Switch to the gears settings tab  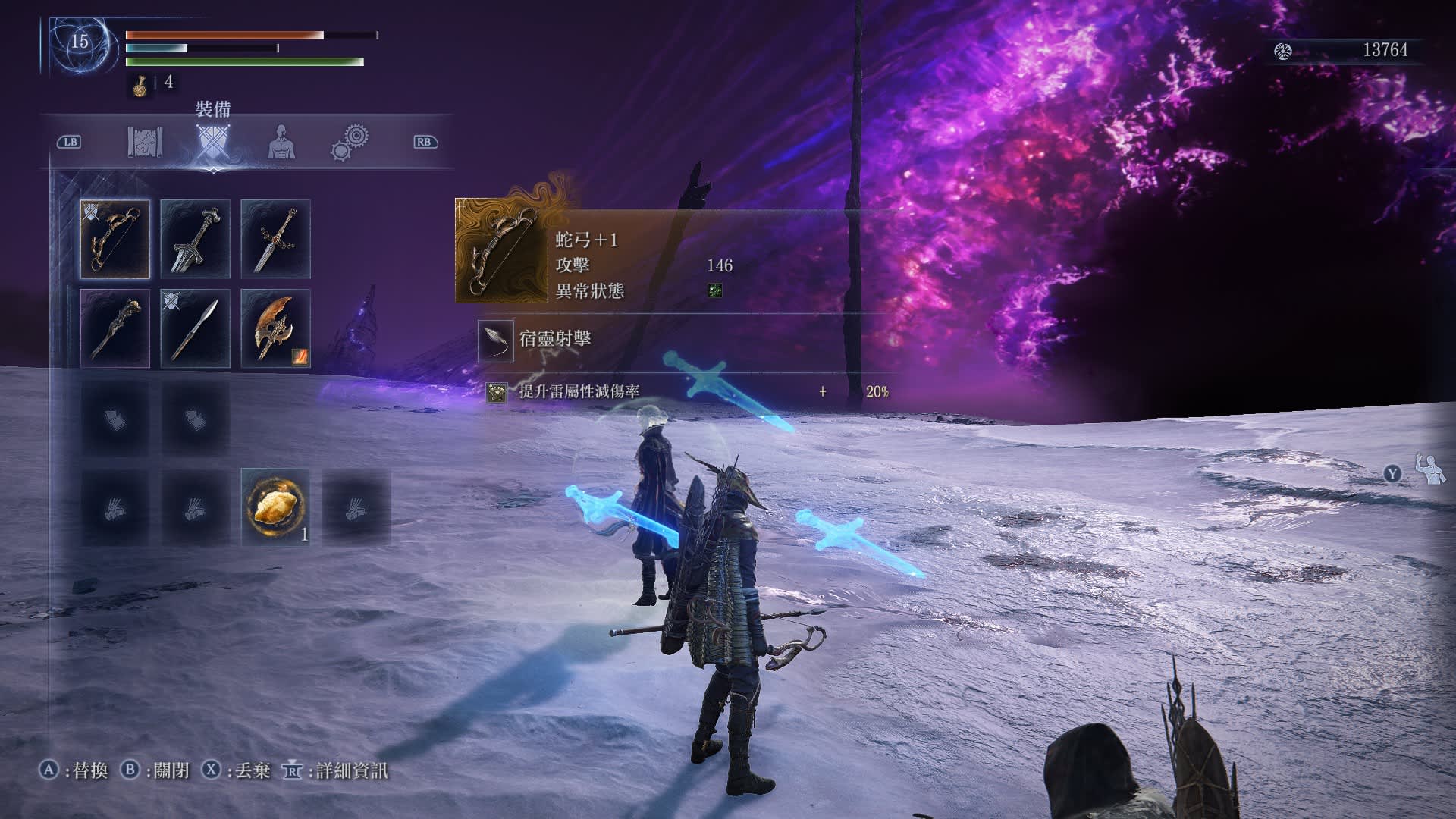coord(350,142)
